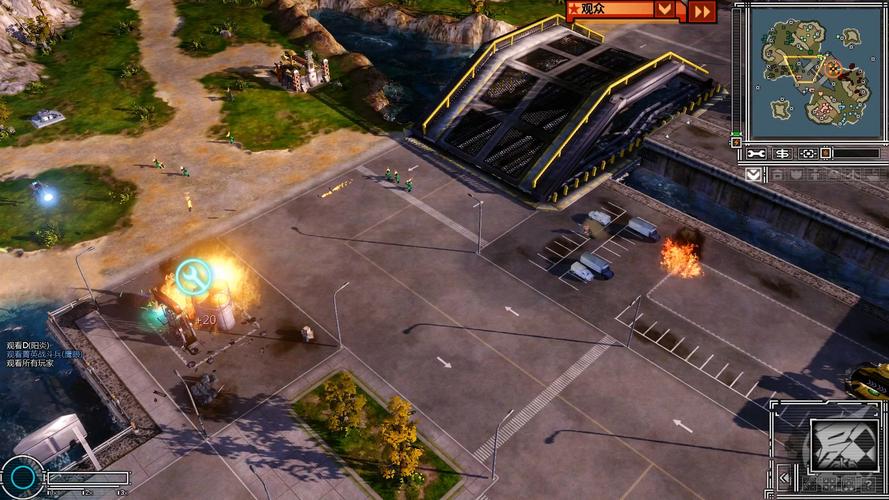
Task: Select the wrench repair button
Action: click(x=756, y=153)
